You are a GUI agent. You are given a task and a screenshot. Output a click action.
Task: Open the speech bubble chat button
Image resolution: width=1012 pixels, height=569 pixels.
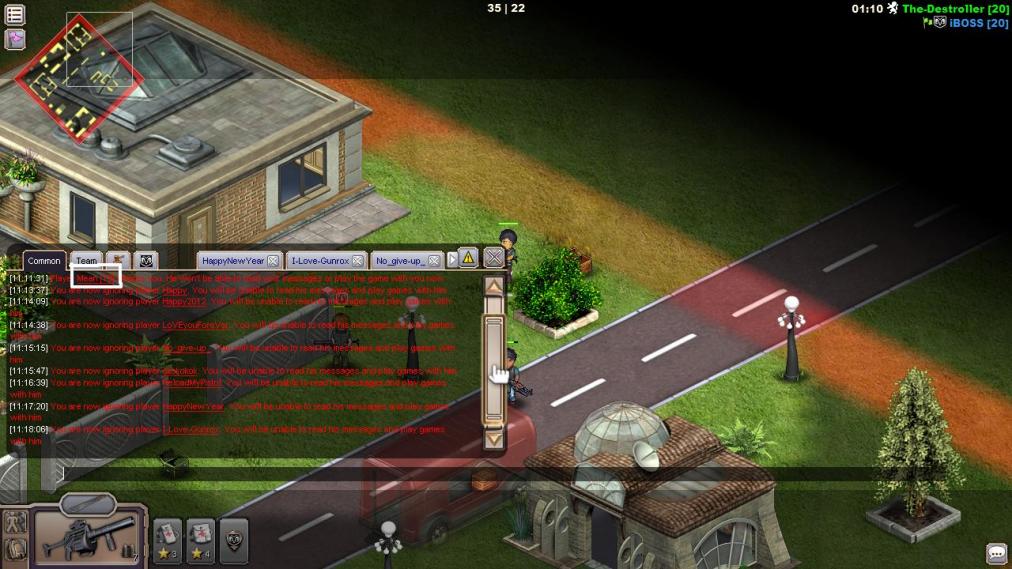(x=996, y=553)
